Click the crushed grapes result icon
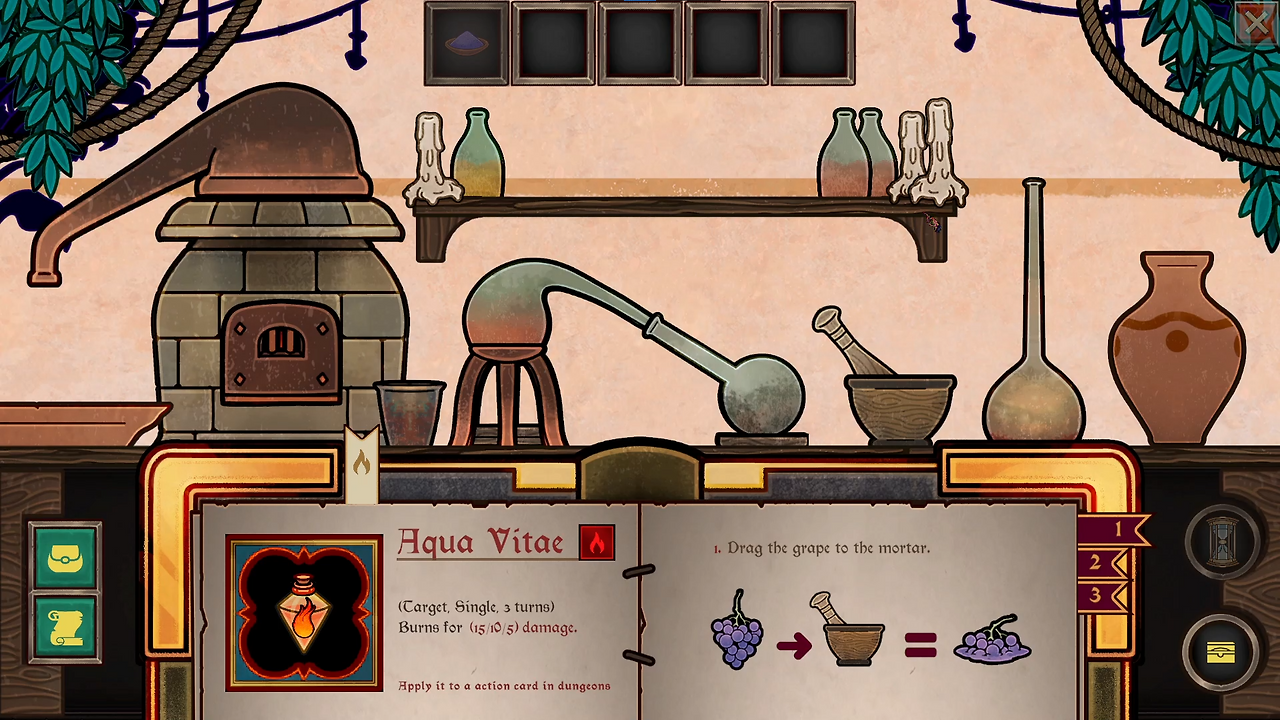This screenshot has height=720, width=1280. tap(992, 645)
